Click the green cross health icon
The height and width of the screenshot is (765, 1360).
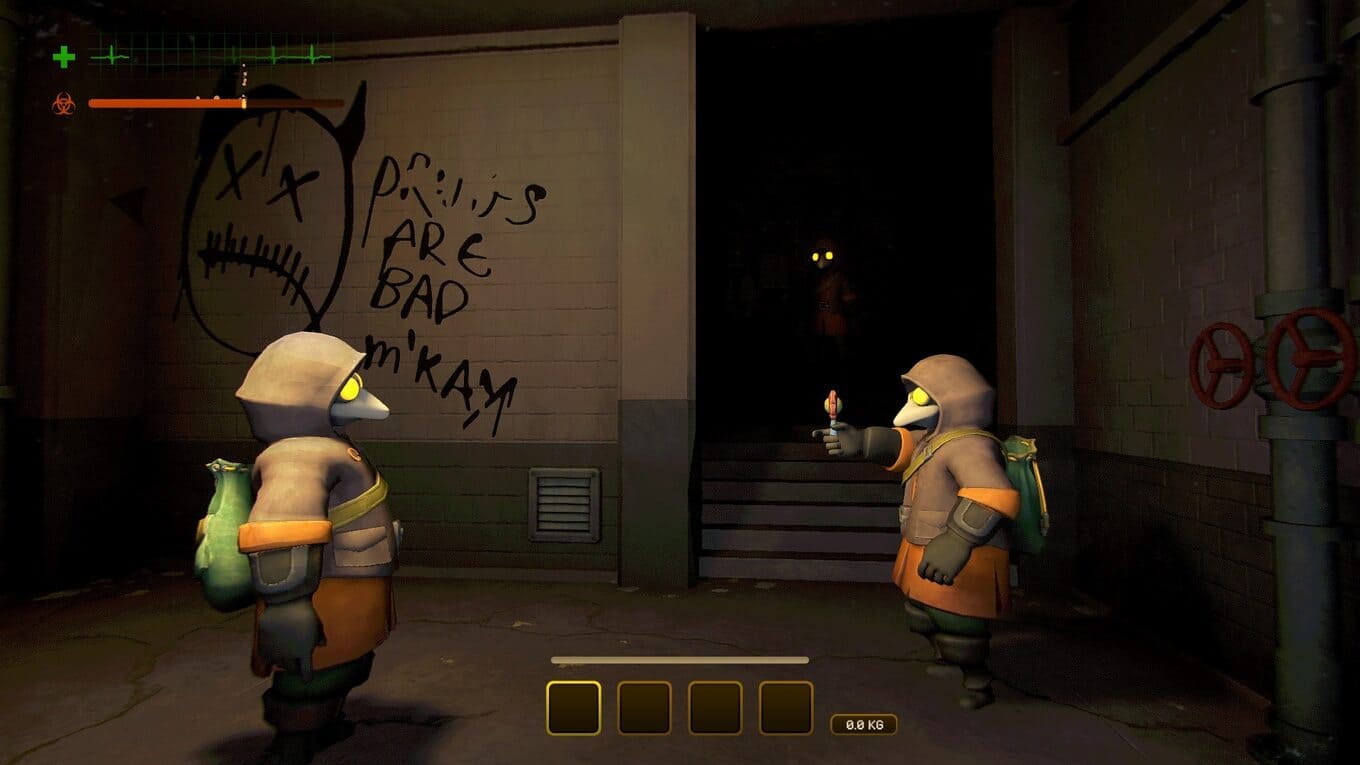pyautogui.click(x=64, y=57)
